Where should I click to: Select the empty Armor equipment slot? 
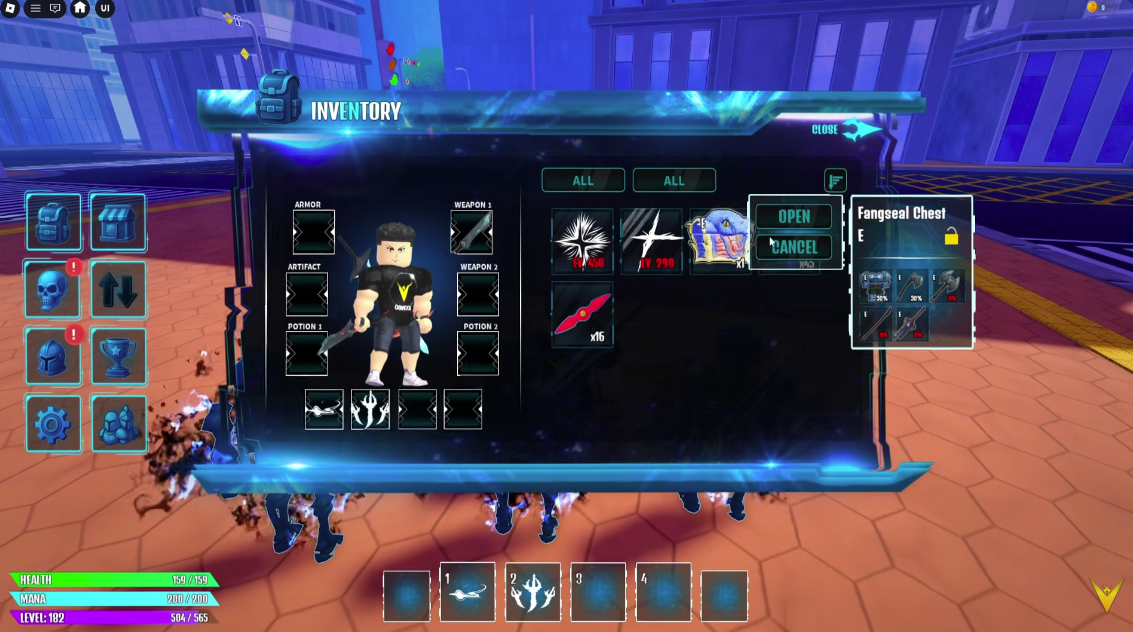click(313, 233)
